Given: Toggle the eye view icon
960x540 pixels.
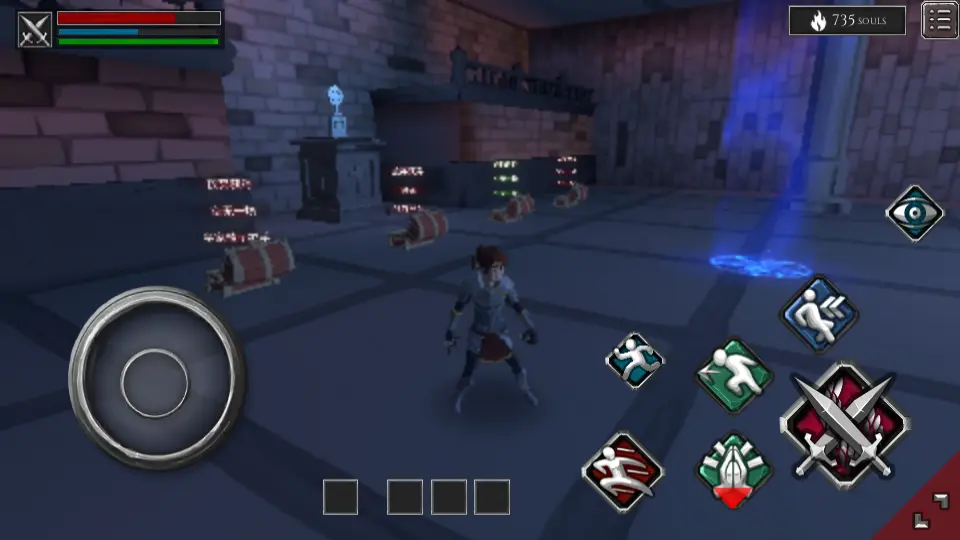Looking at the screenshot, I should (914, 213).
